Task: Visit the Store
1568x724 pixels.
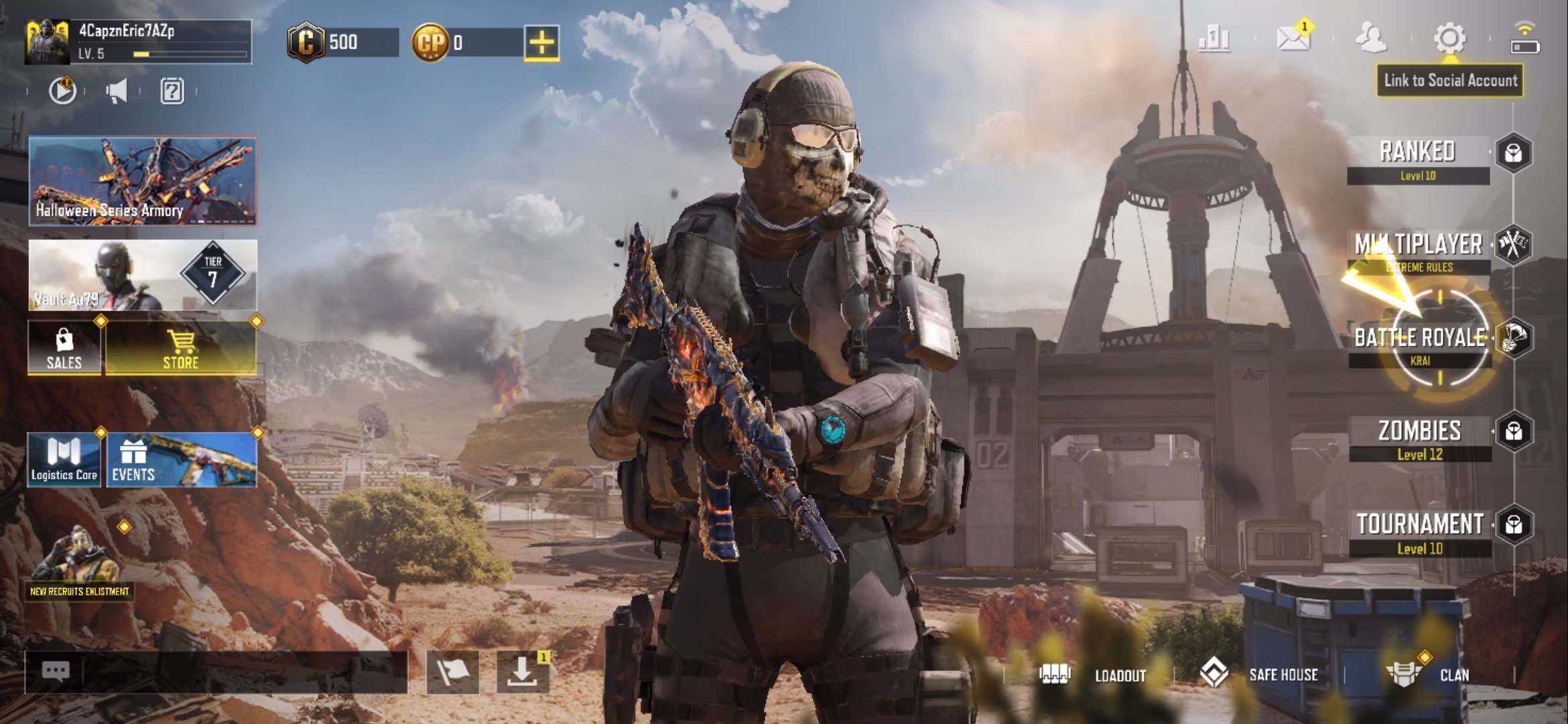Action: 181,348
